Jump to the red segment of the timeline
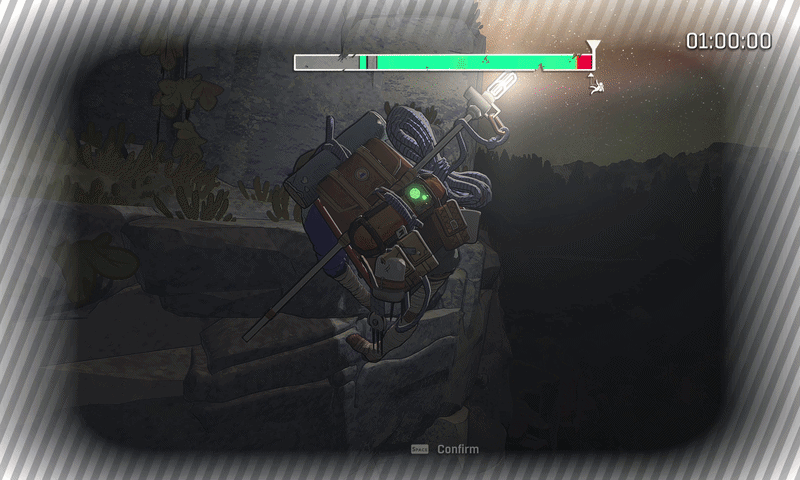800x480 pixels. (x=584, y=62)
